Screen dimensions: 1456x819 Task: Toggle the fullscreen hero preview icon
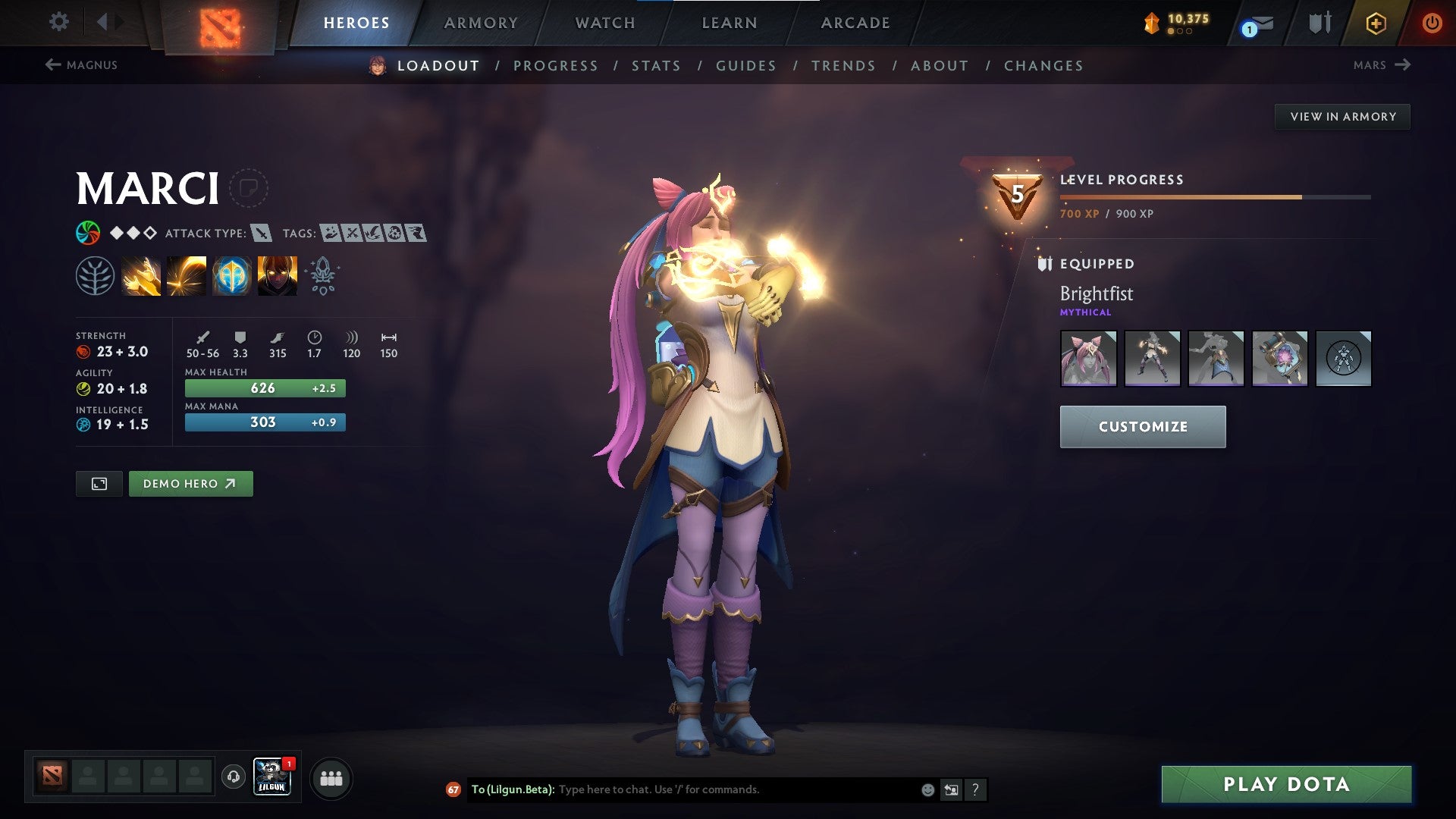pyautogui.click(x=99, y=483)
